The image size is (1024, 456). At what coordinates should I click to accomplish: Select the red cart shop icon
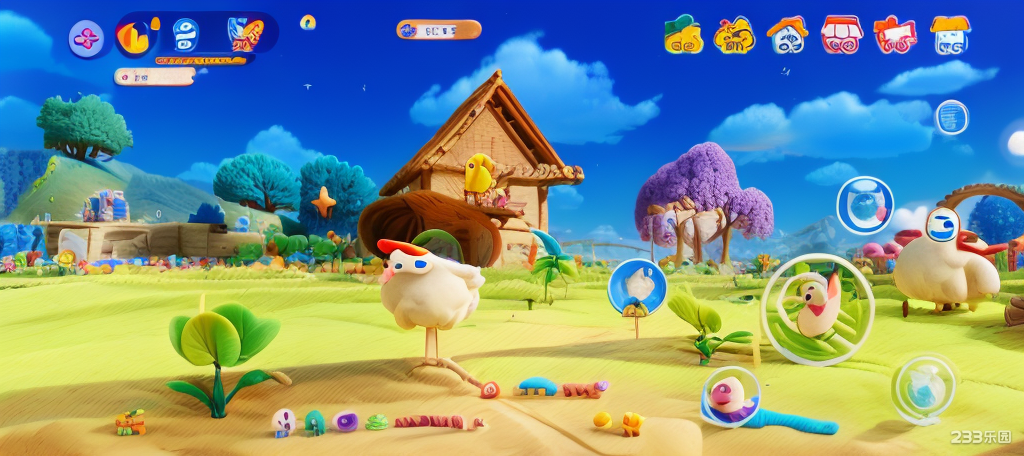894,35
